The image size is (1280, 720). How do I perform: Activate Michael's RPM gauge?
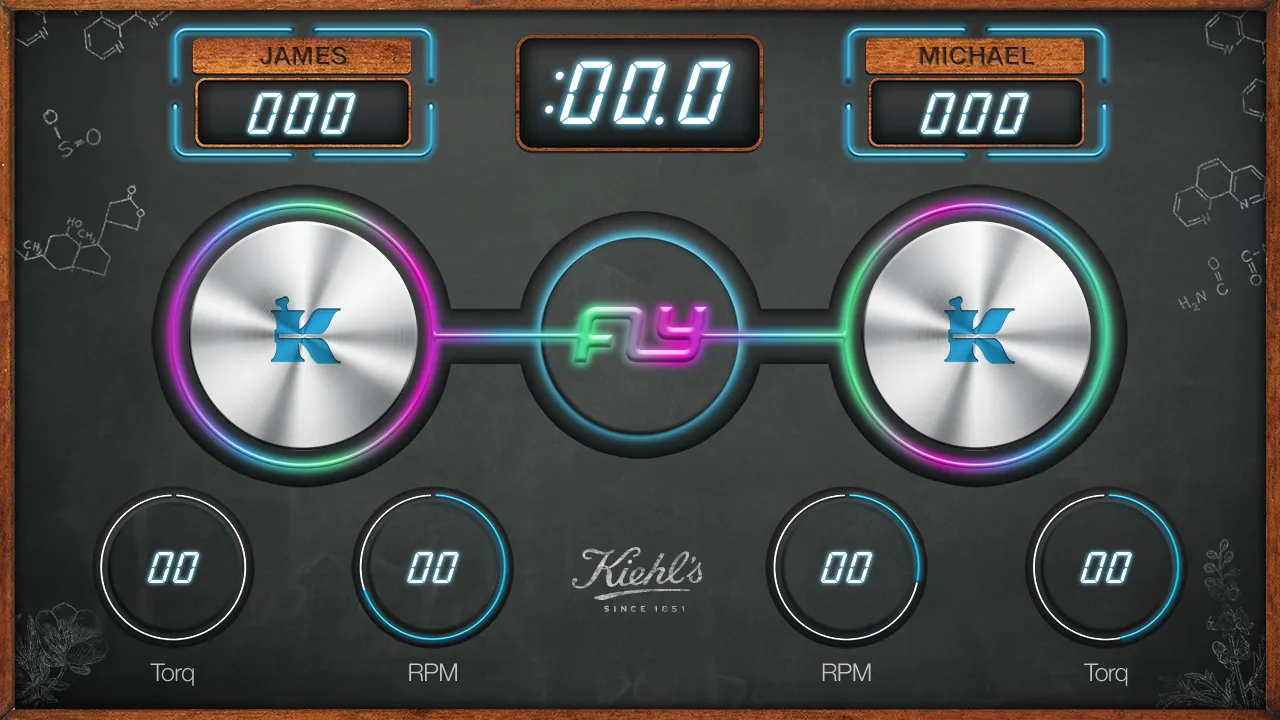coord(847,567)
